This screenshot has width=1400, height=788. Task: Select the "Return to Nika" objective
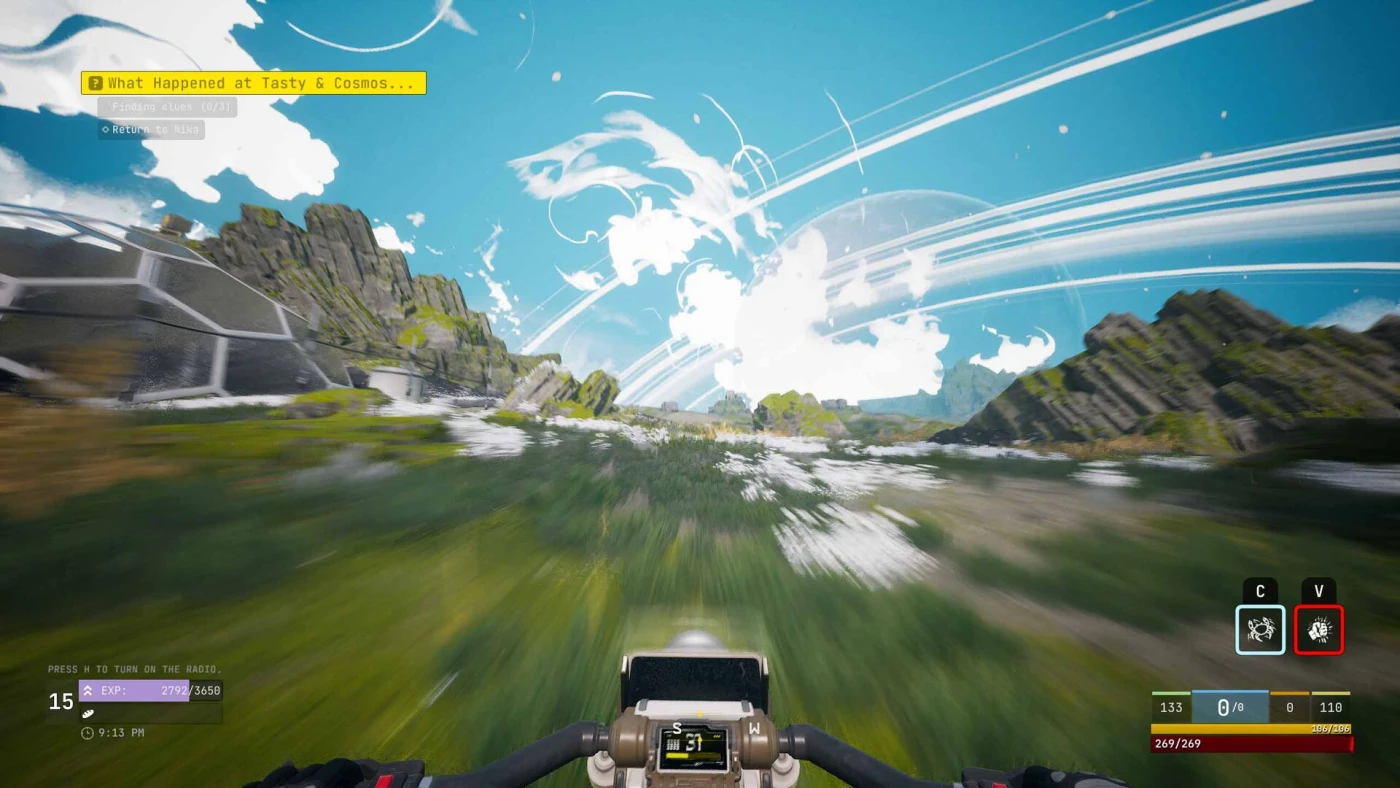point(151,130)
